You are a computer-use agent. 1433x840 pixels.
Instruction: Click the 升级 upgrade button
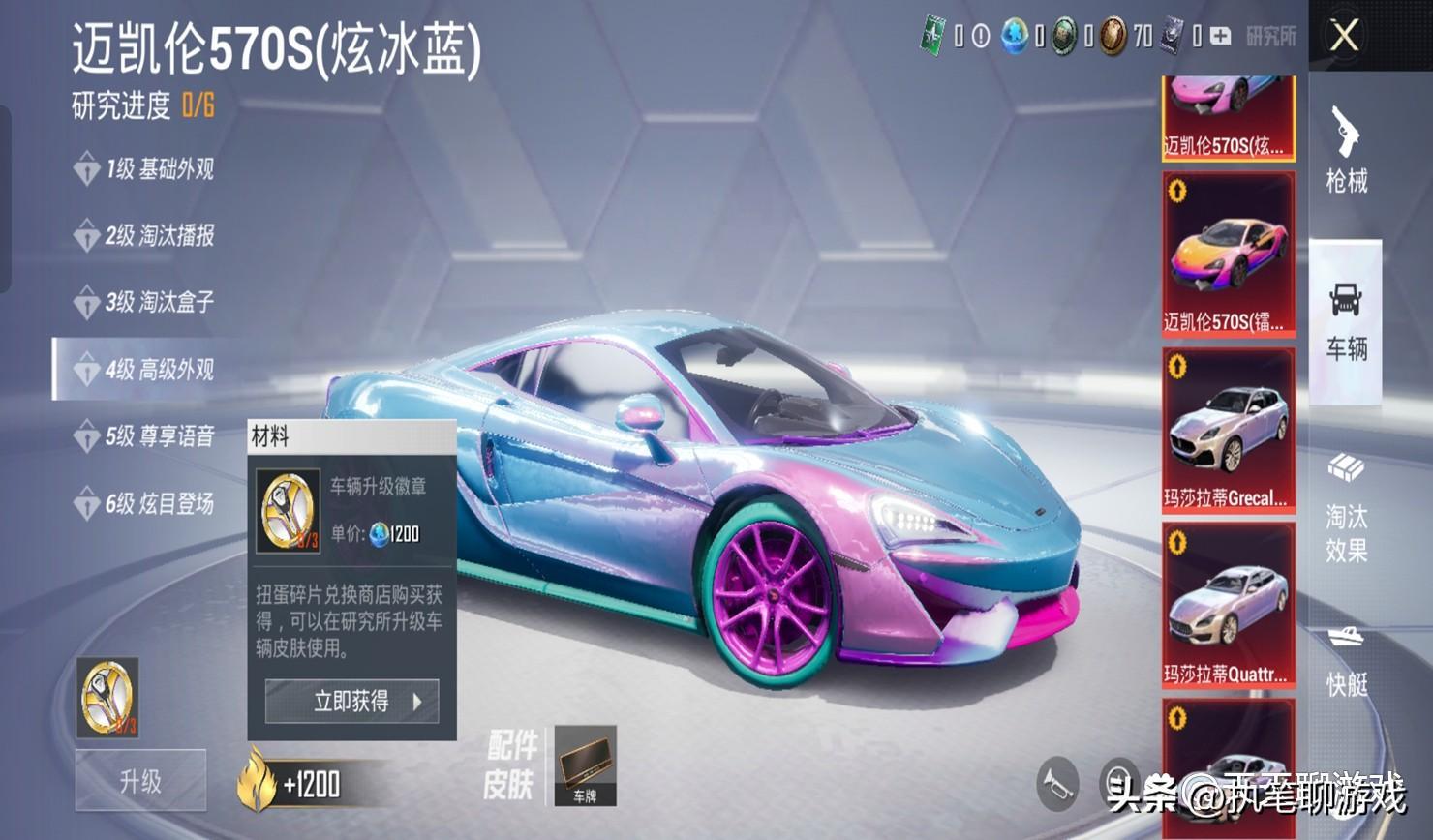pyautogui.click(x=141, y=781)
